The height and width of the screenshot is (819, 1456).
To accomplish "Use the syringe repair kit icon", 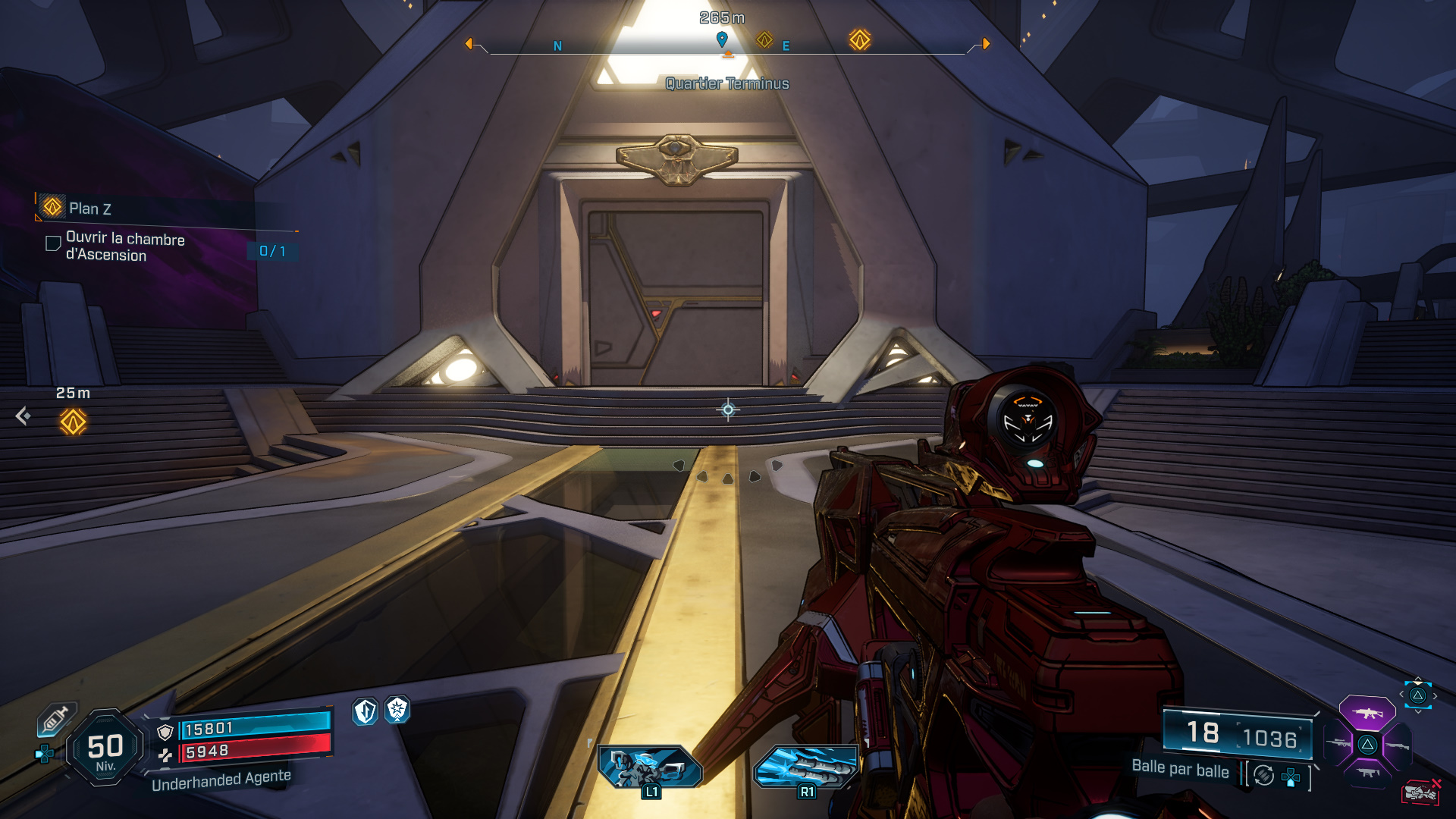I will [x=55, y=719].
